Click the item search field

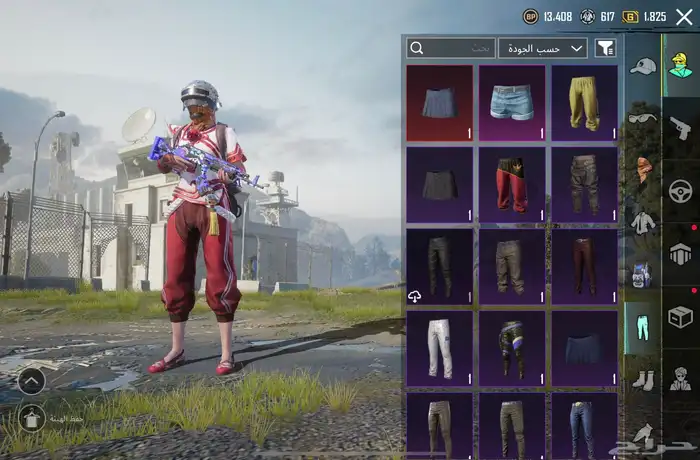[451, 48]
